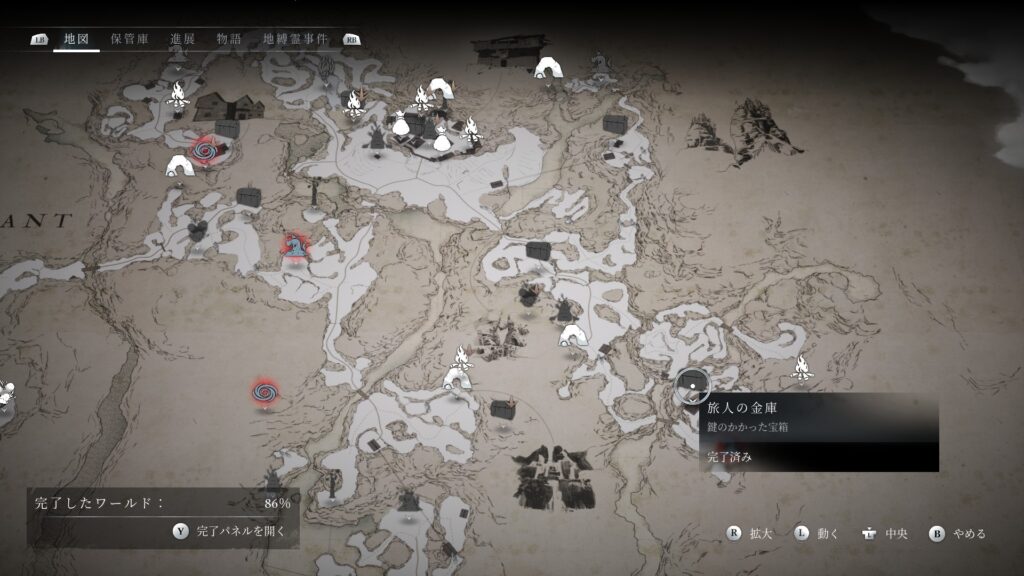Click the selected 旅人の金庫 map marker
The height and width of the screenshot is (576, 1024).
pyautogui.click(x=691, y=381)
